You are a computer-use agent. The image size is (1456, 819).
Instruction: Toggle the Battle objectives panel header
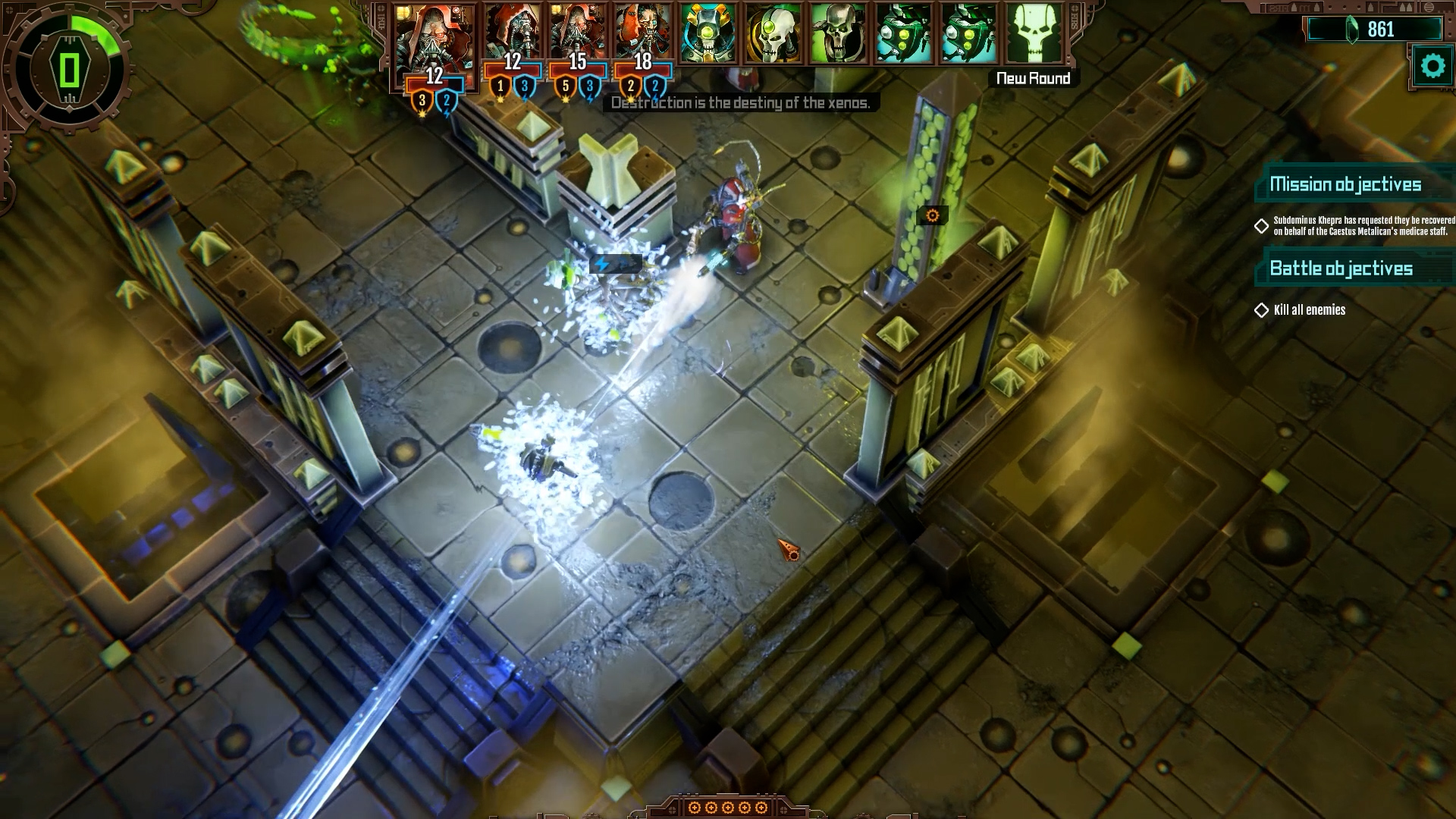tap(1341, 268)
